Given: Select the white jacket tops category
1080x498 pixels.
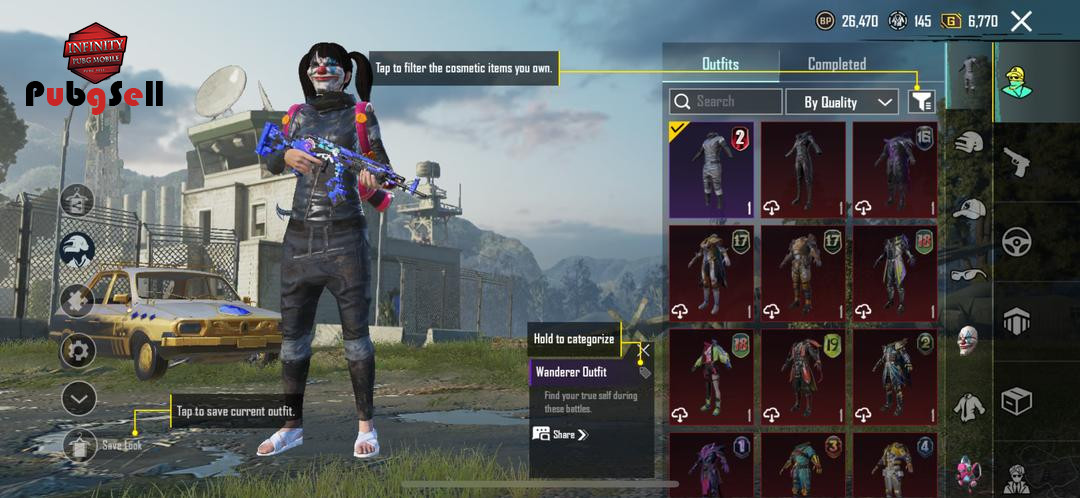Looking at the screenshot, I should (x=968, y=406).
